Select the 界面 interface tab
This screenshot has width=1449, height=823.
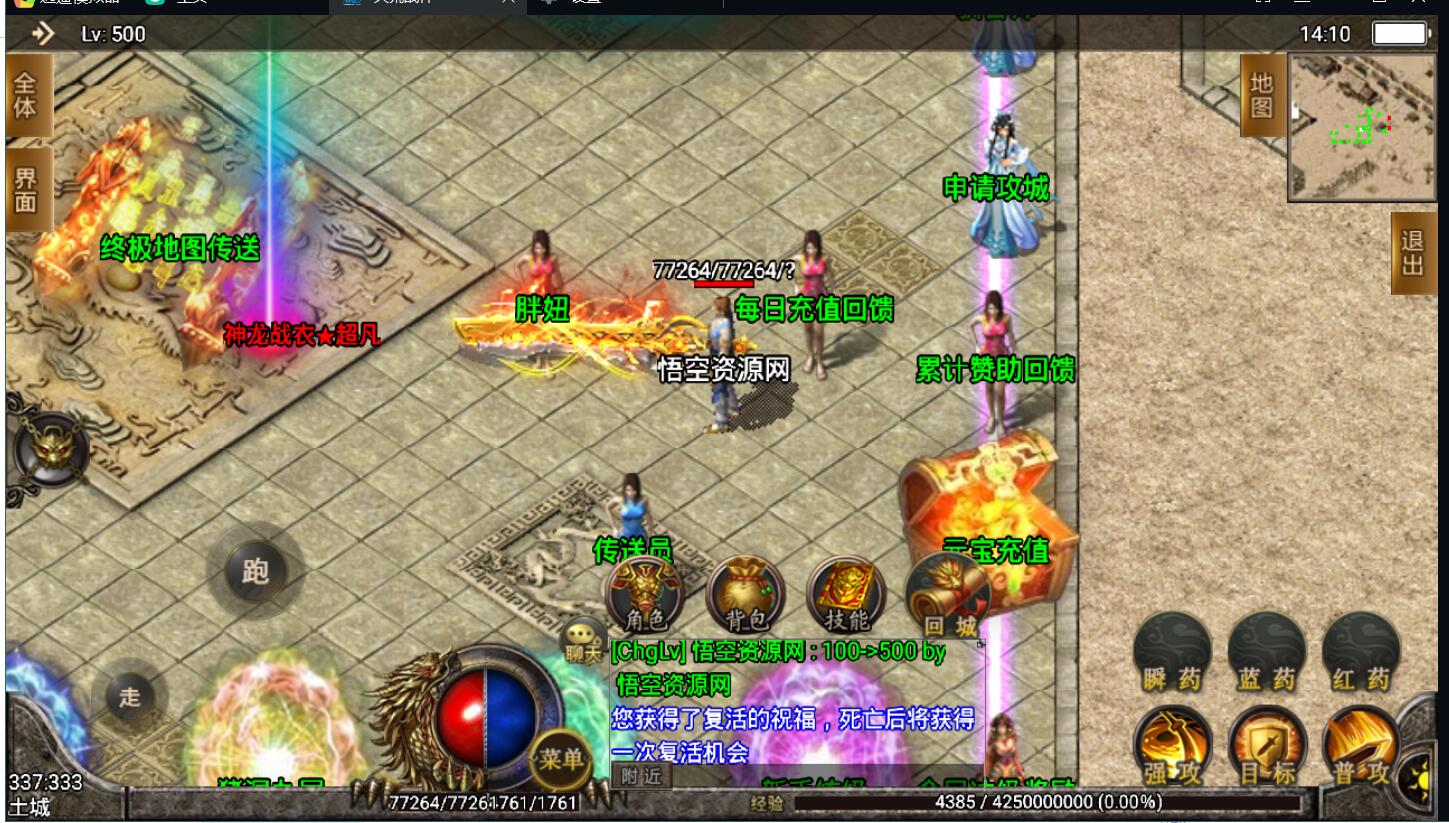(25, 189)
